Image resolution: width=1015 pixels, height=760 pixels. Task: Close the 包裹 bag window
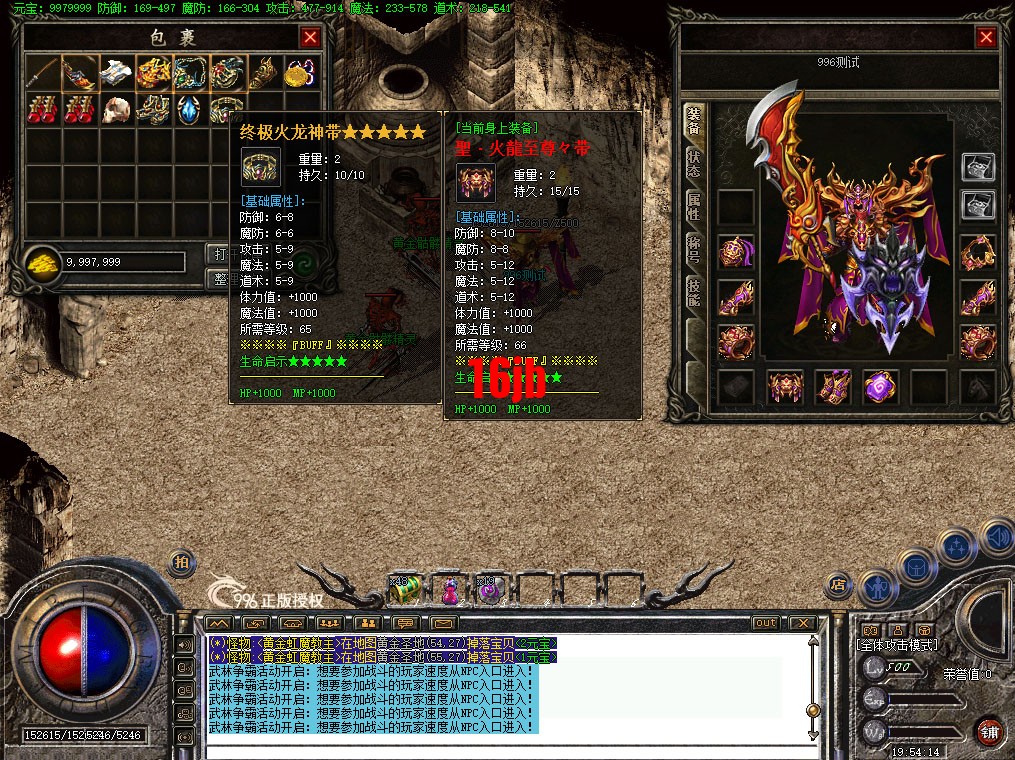click(x=310, y=38)
